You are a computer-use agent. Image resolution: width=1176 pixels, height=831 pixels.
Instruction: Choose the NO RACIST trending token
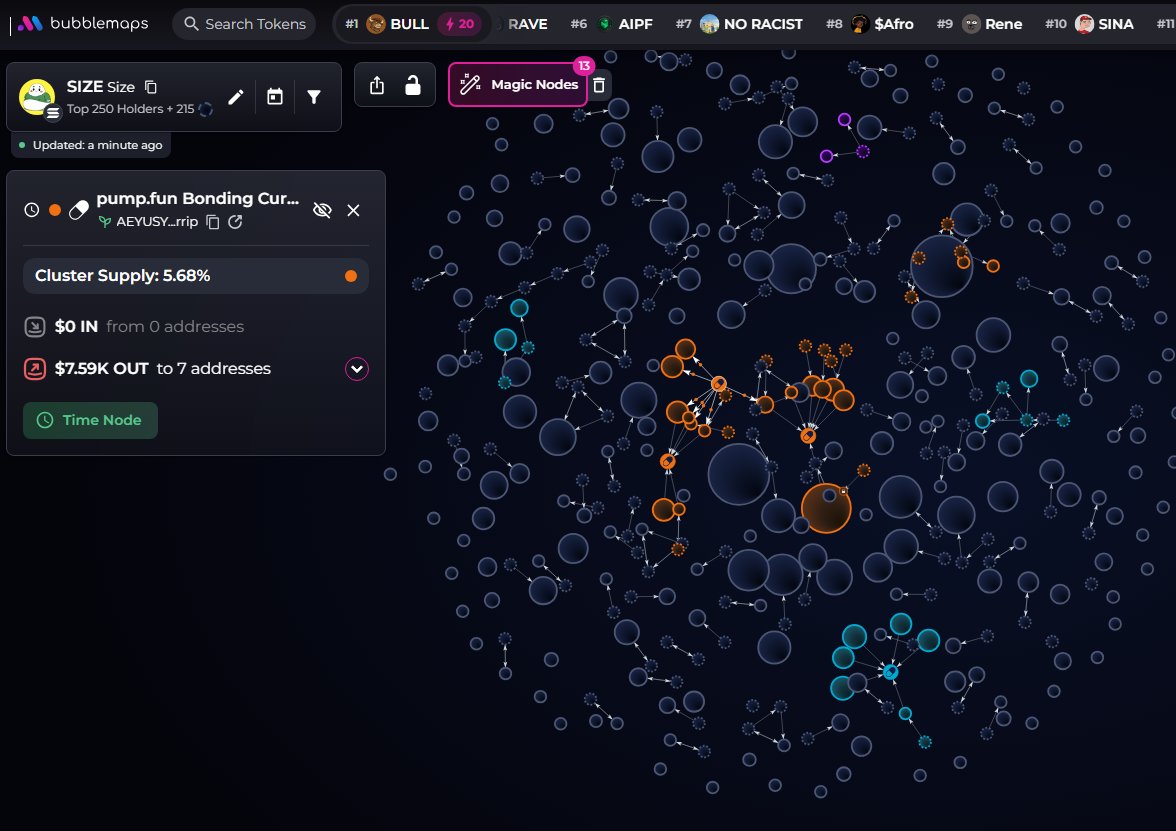[x=751, y=24]
